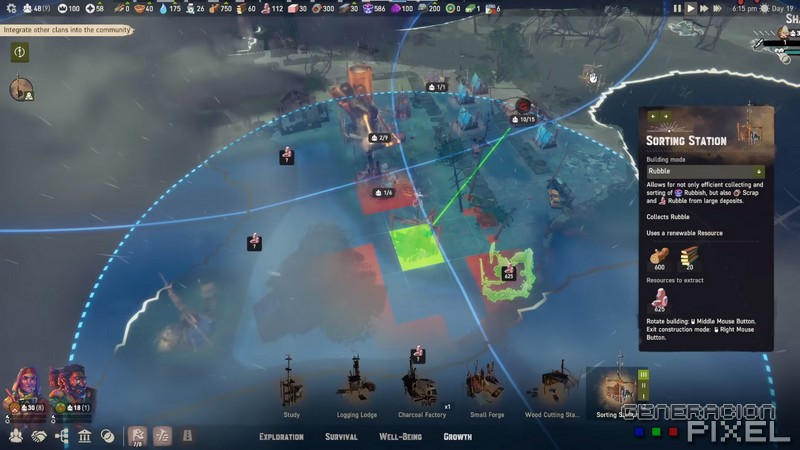Open the Well-Being building category
The height and width of the screenshot is (450, 800).
click(x=399, y=437)
